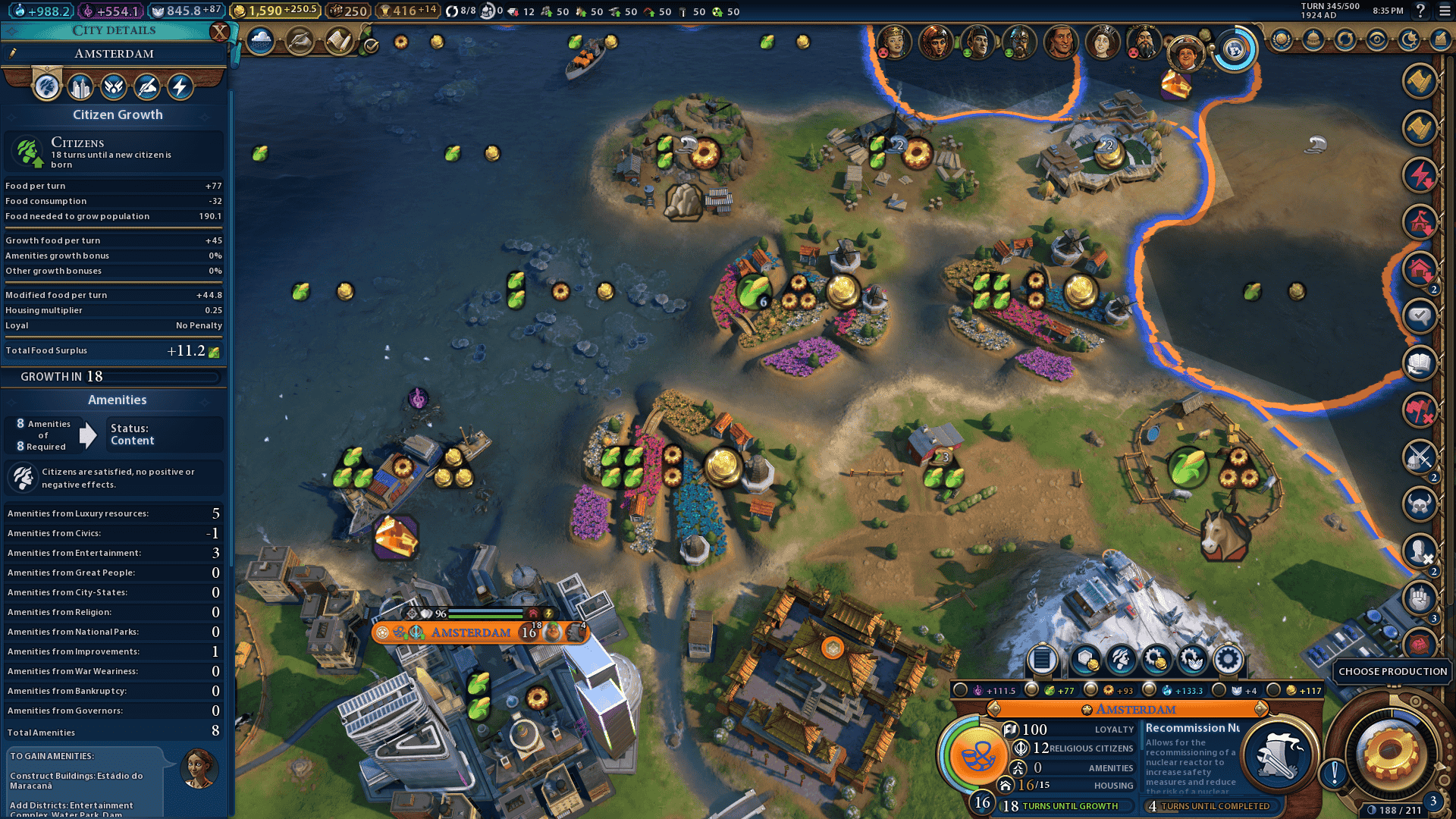
Task: Click the Choose Production gear button
Action: (1390, 753)
